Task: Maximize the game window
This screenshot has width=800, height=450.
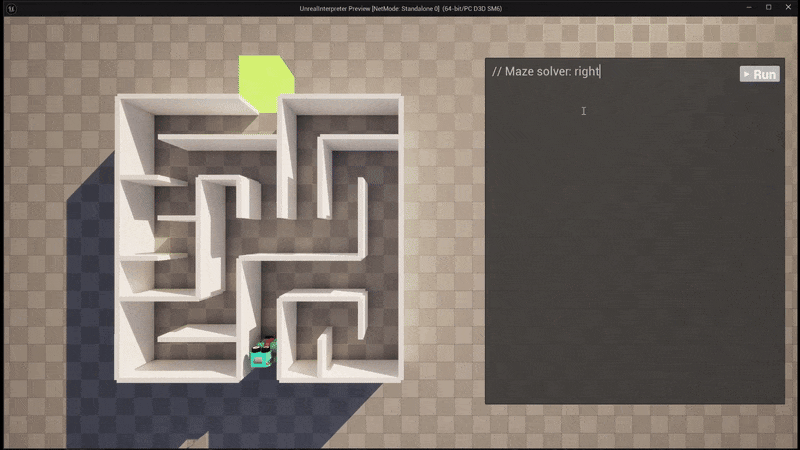Action: [x=768, y=7]
